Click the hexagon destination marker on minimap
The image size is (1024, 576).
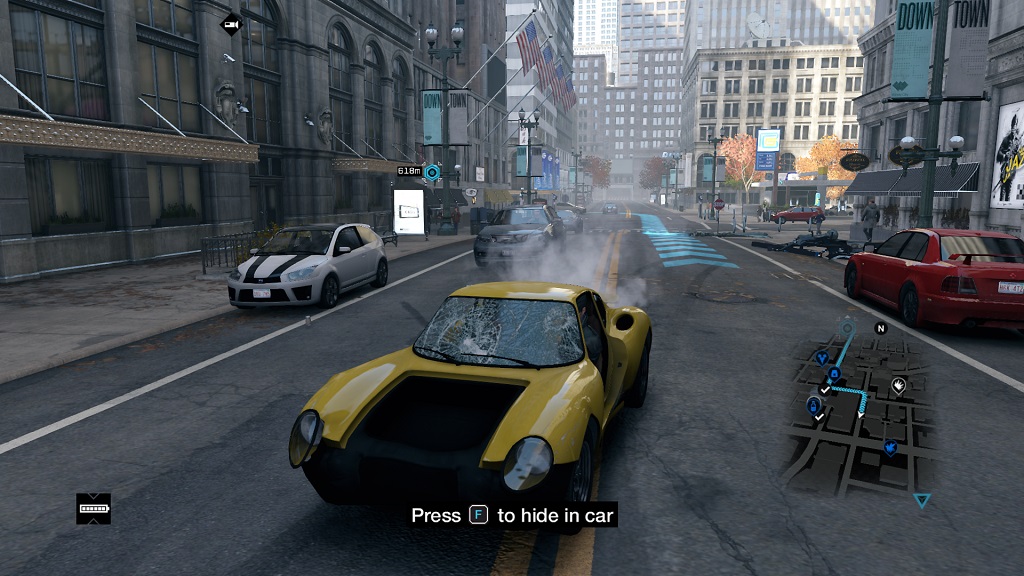pos(847,327)
